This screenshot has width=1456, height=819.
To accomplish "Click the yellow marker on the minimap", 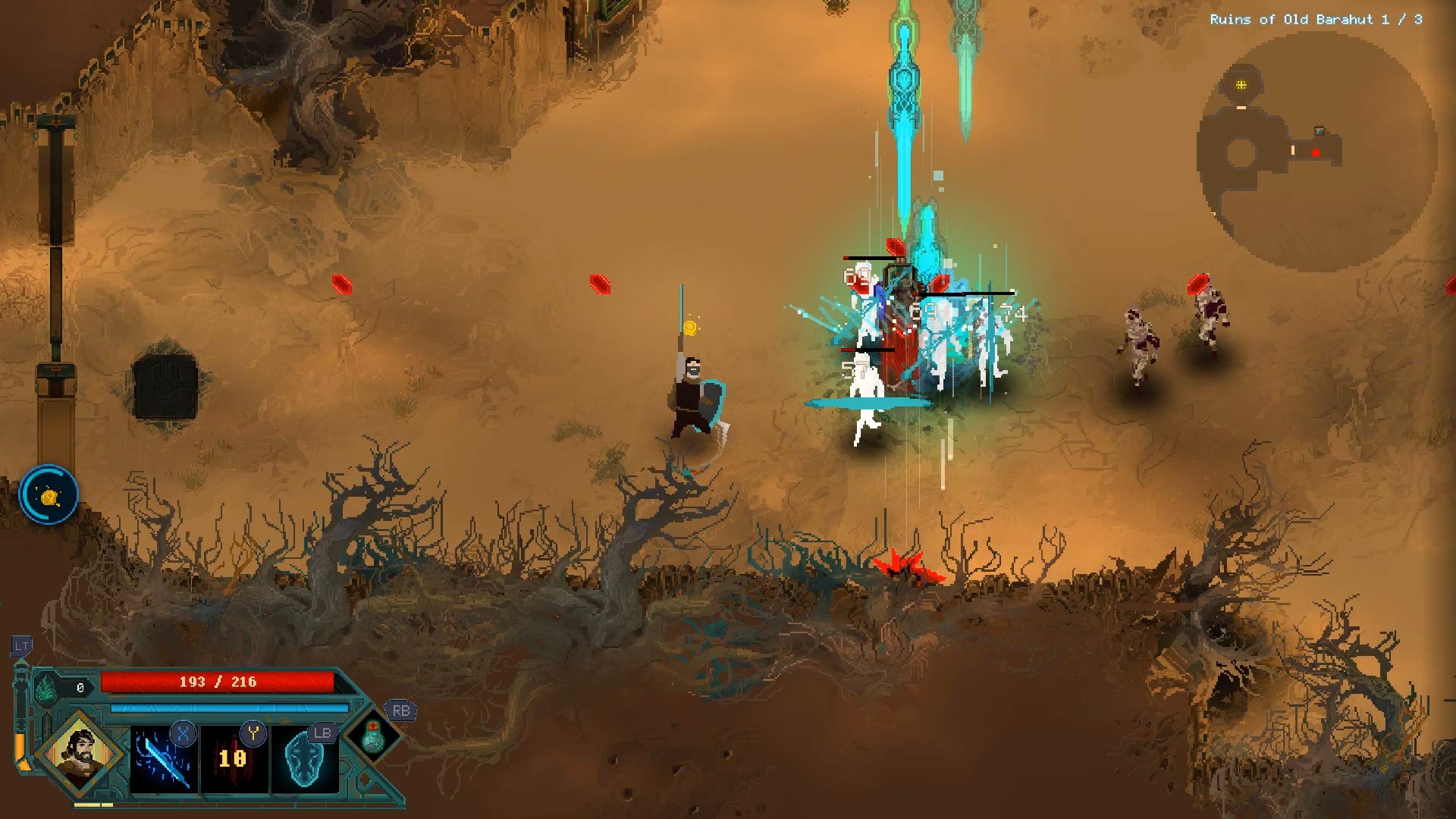I will (1240, 85).
